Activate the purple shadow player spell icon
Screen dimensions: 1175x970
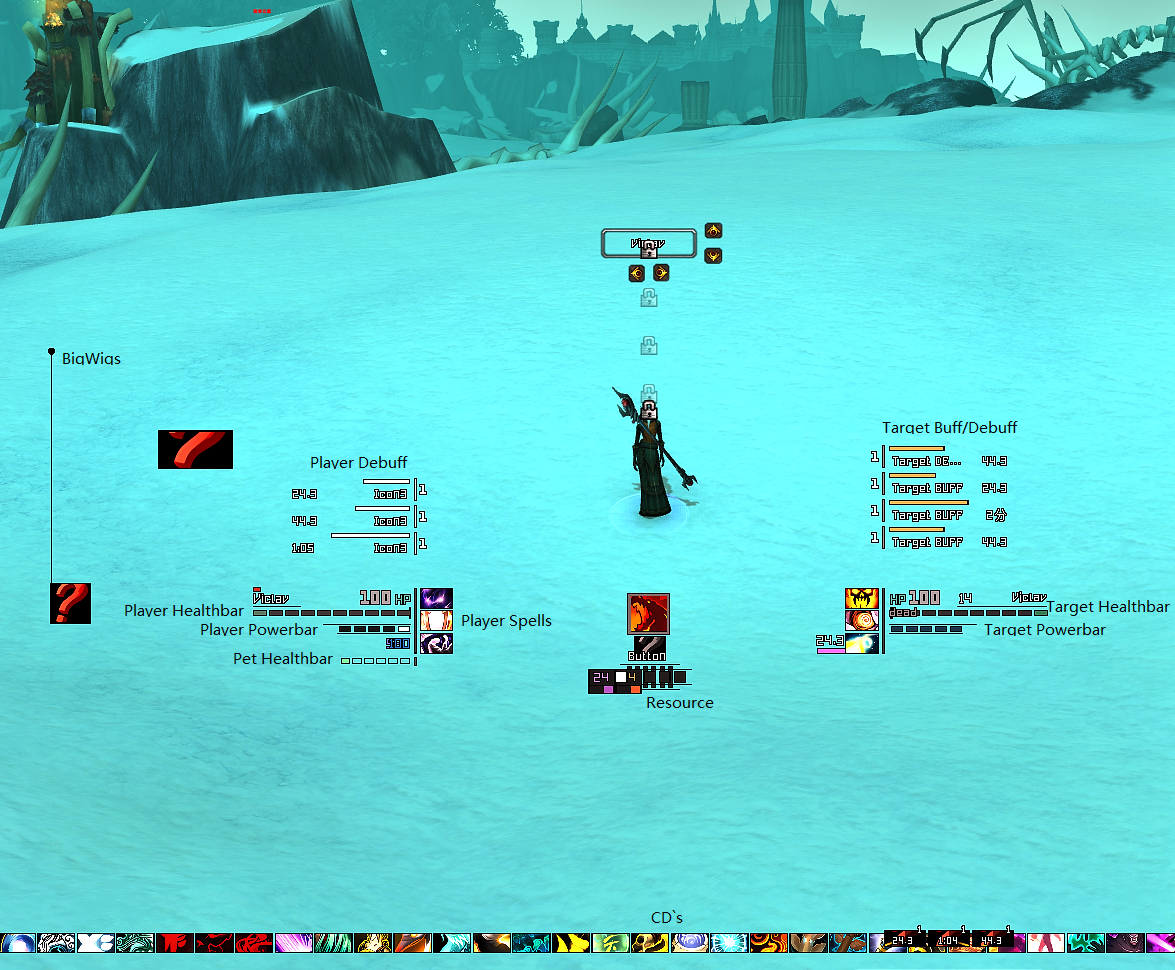pos(436,599)
